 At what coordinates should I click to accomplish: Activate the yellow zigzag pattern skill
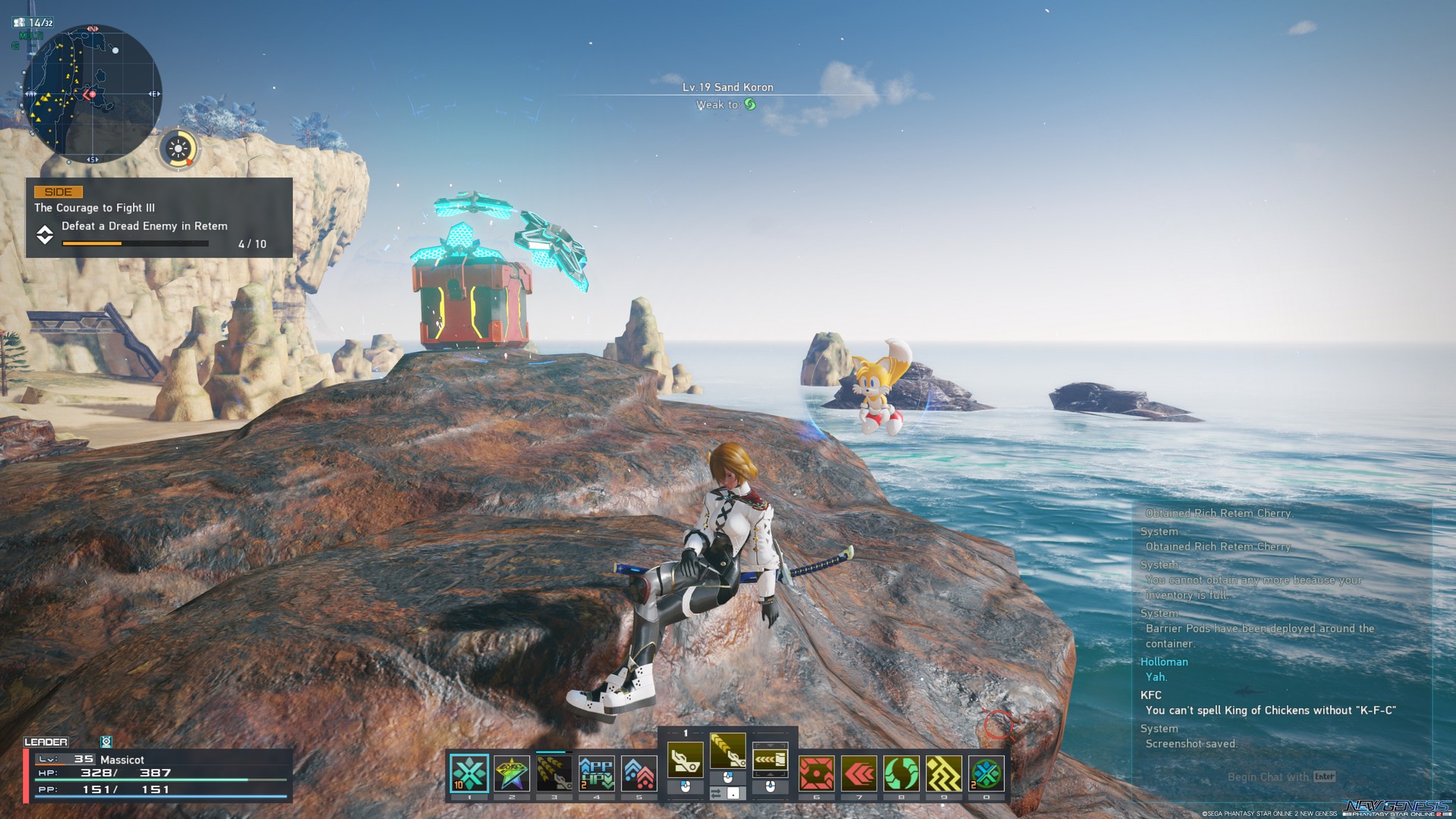coord(943,773)
